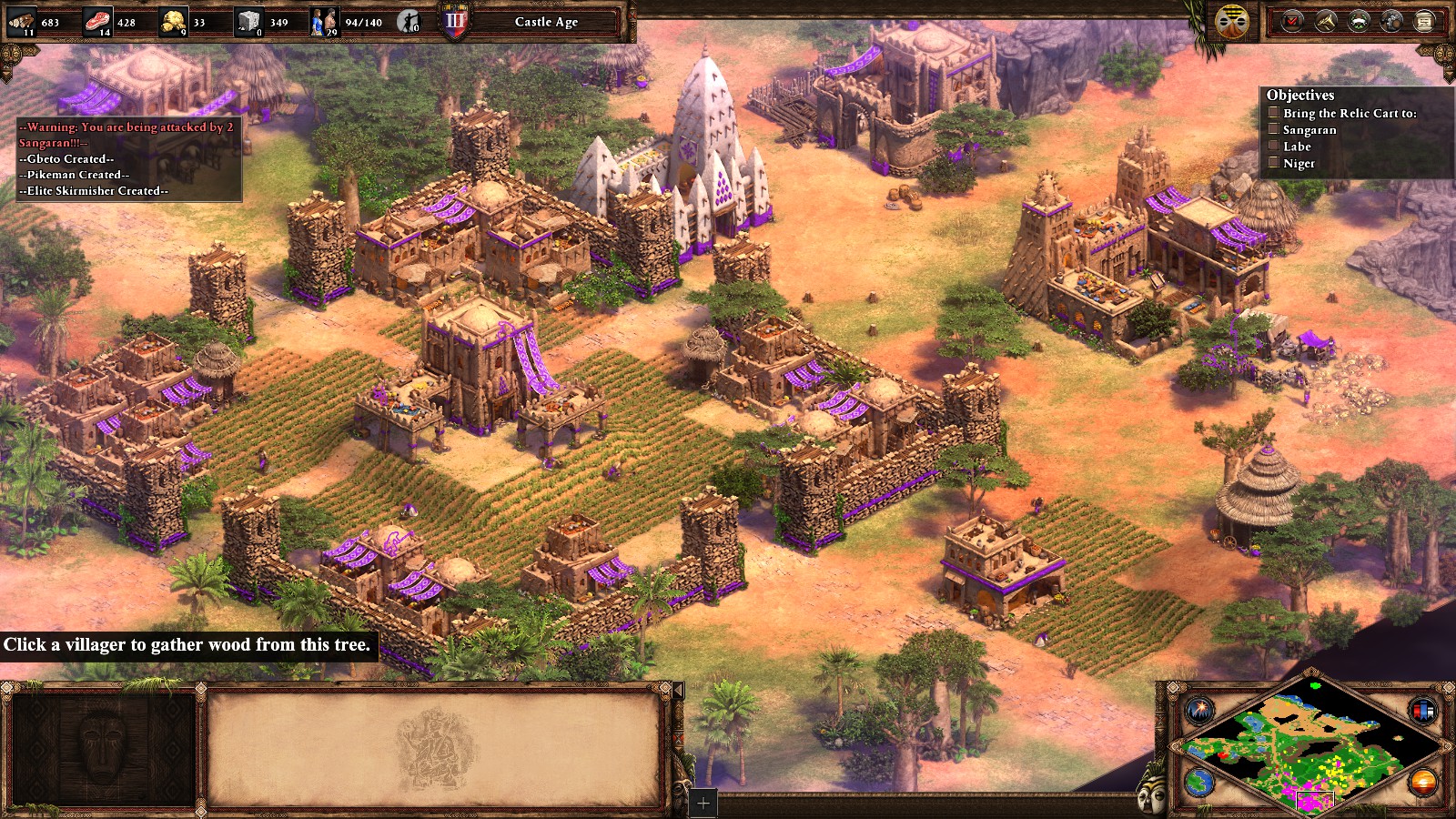Open diplomacy with the laurel wreath icon
The image size is (1456, 819).
pos(1358,21)
